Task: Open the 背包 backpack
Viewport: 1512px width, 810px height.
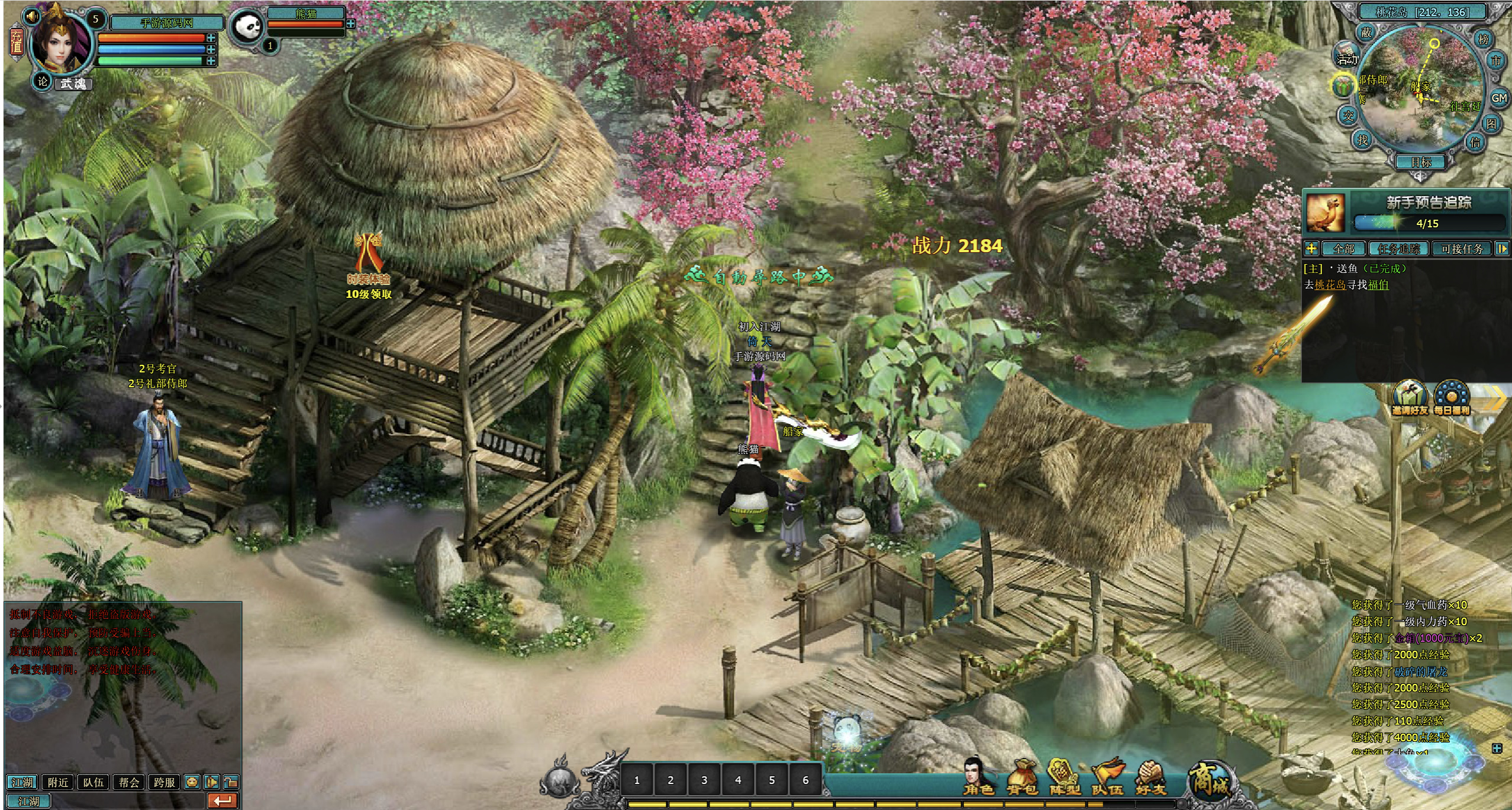Action: tap(1022, 777)
